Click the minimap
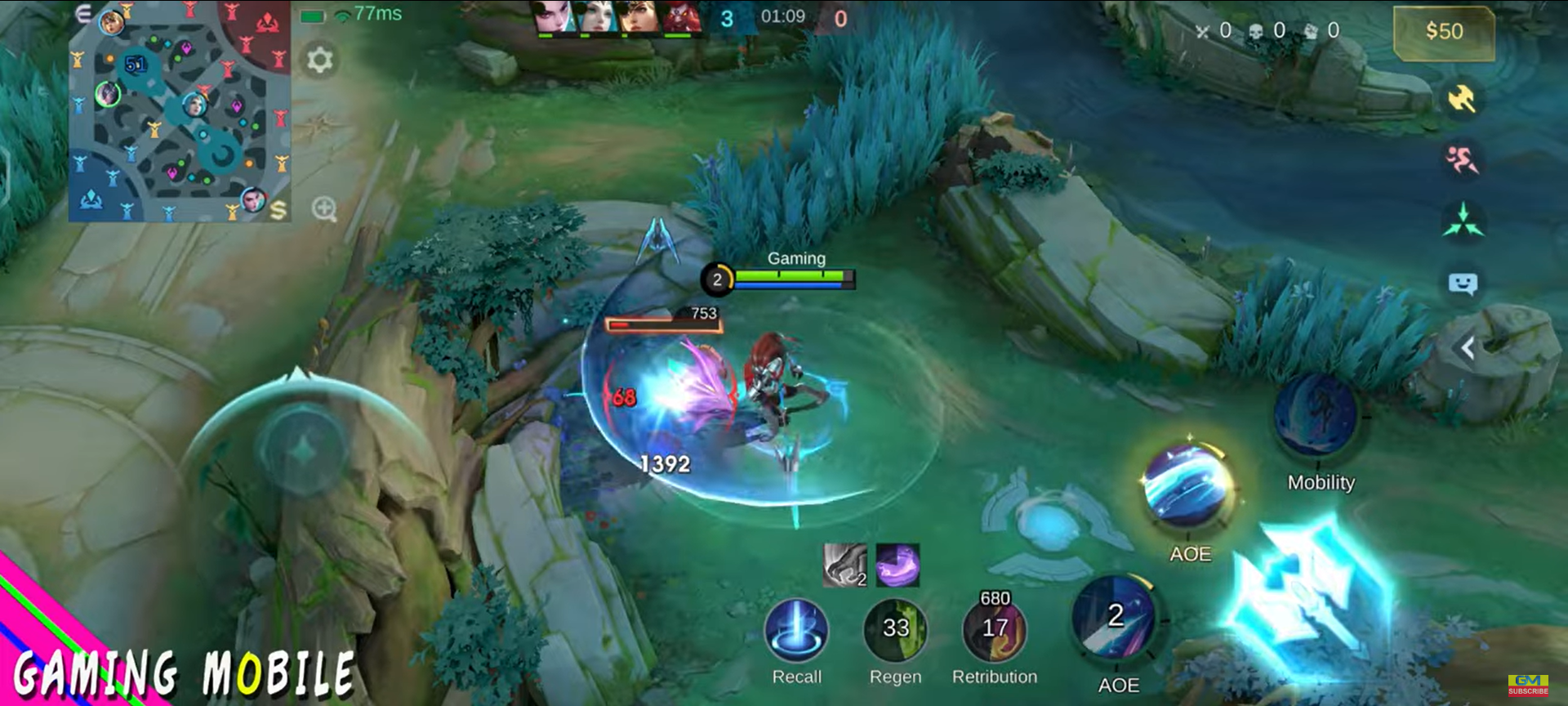Viewport: 1568px width, 706px height. (180, 112)
